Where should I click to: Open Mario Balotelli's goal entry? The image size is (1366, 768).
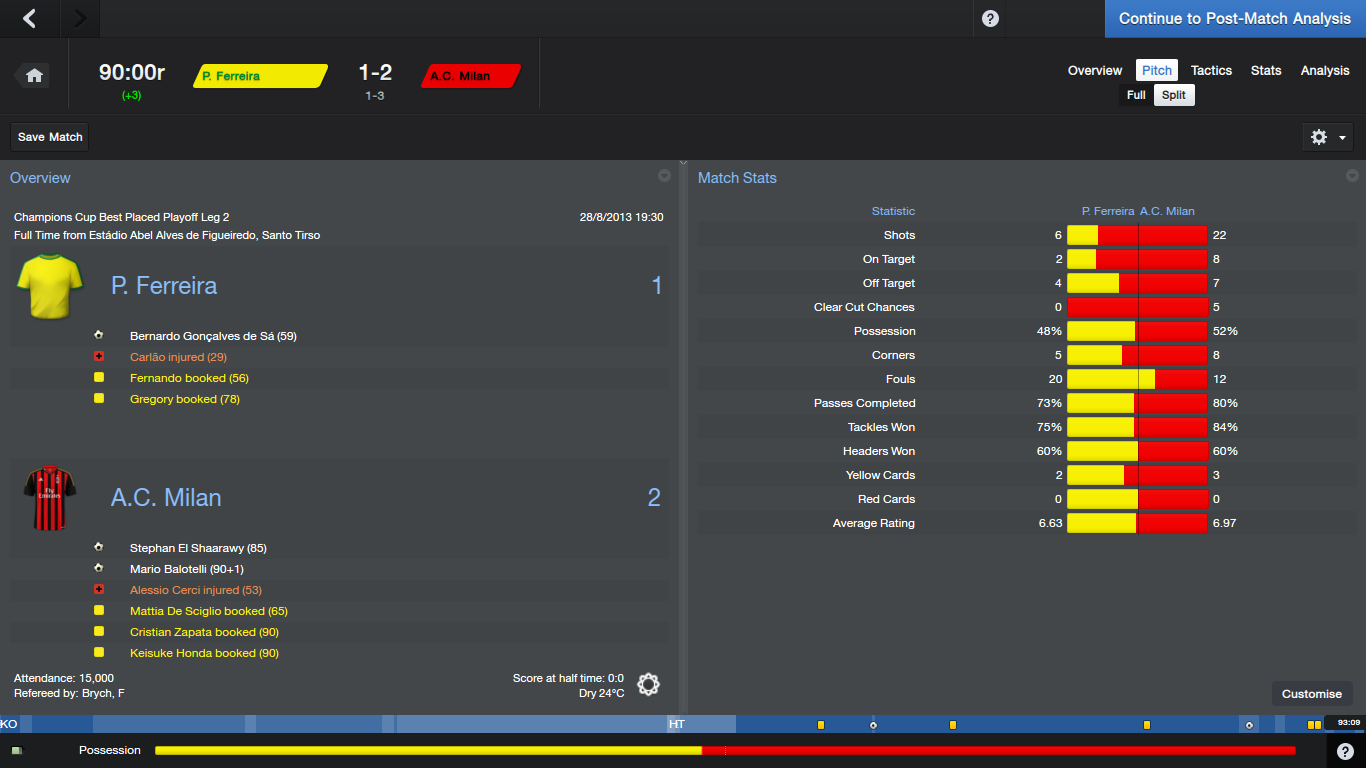[186, 569]
